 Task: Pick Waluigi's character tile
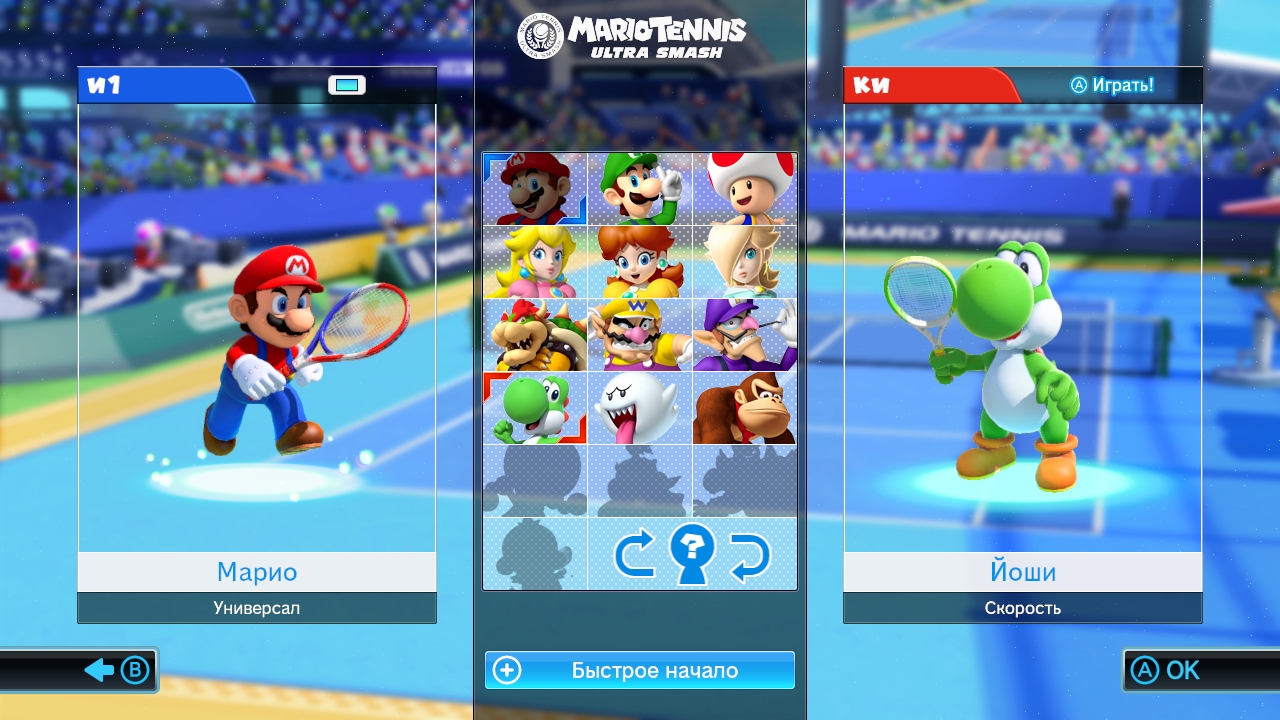pos(745,335)
